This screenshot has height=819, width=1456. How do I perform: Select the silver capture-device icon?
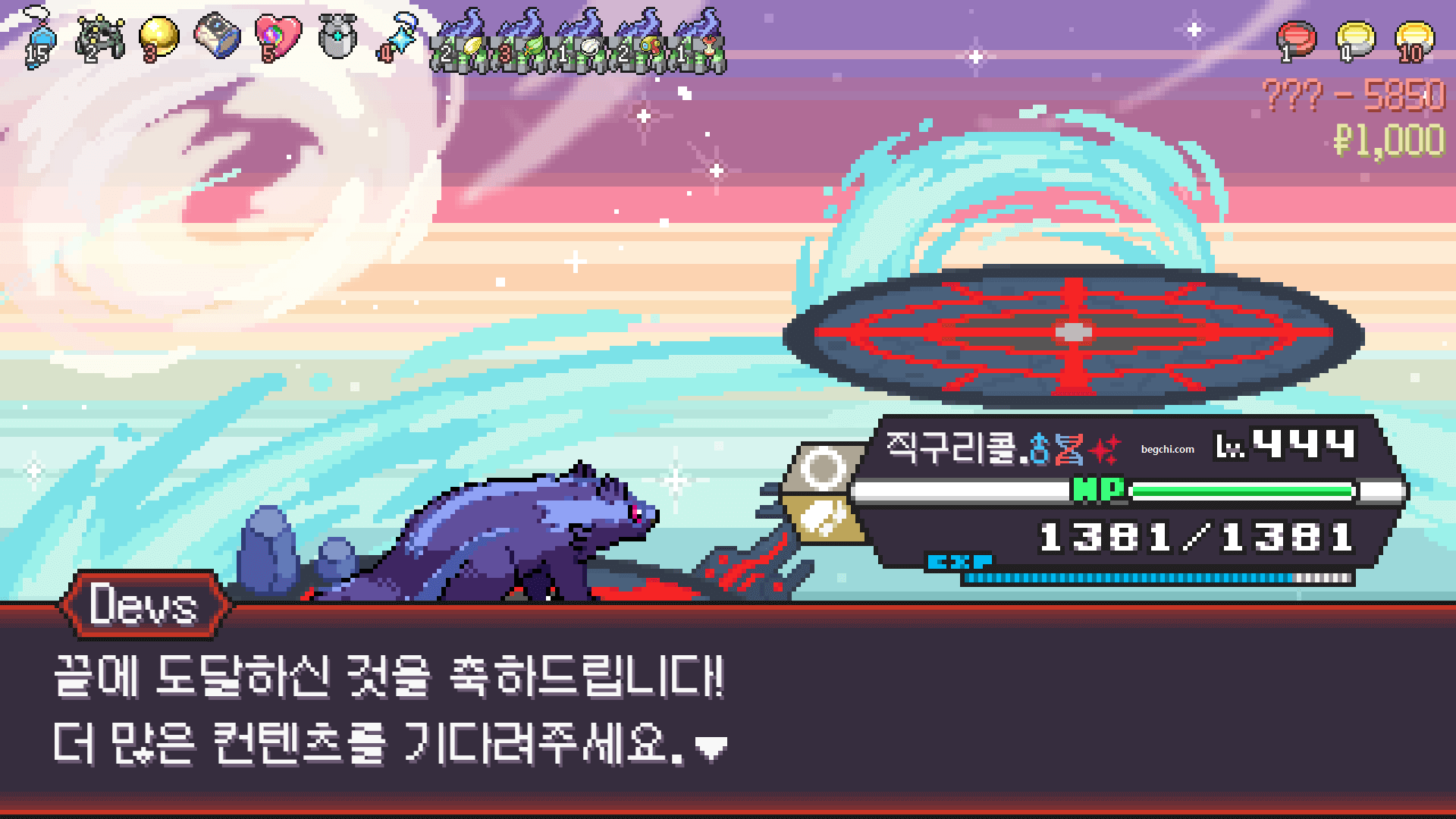[336, 36]
